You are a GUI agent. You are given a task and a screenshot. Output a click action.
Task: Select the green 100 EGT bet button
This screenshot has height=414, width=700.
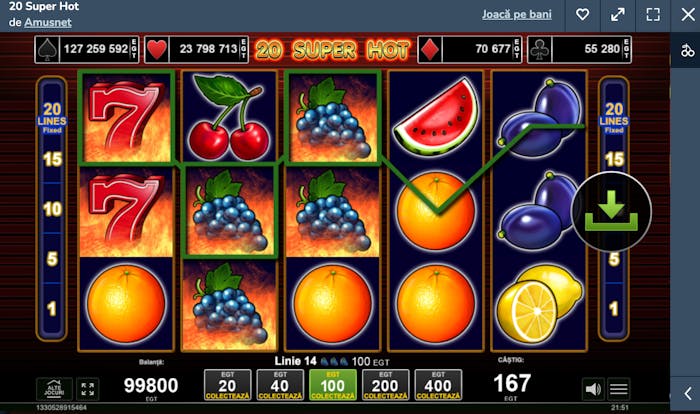tap(332, 385)
